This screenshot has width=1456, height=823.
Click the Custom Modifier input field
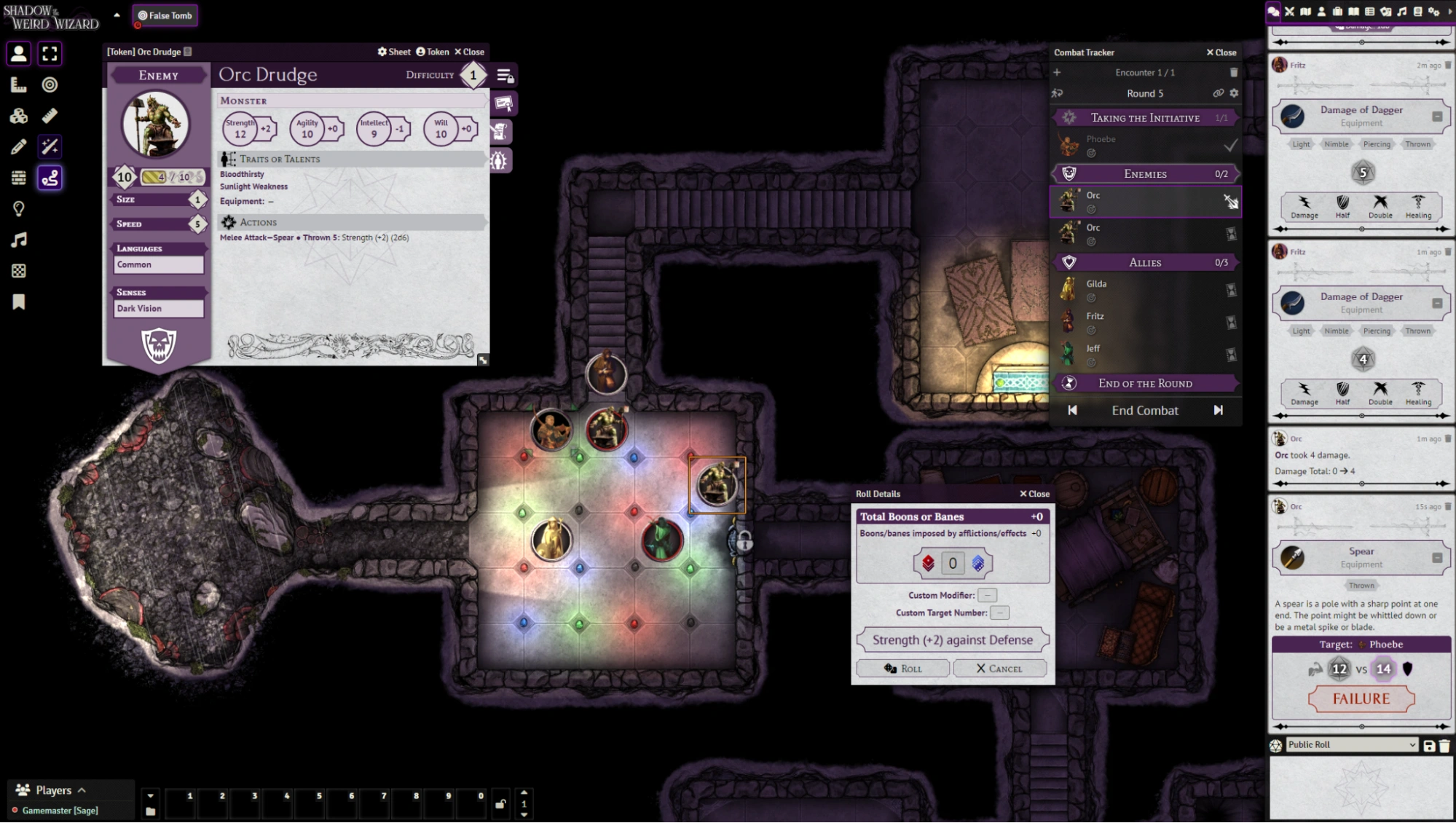[x=987, y=596]
